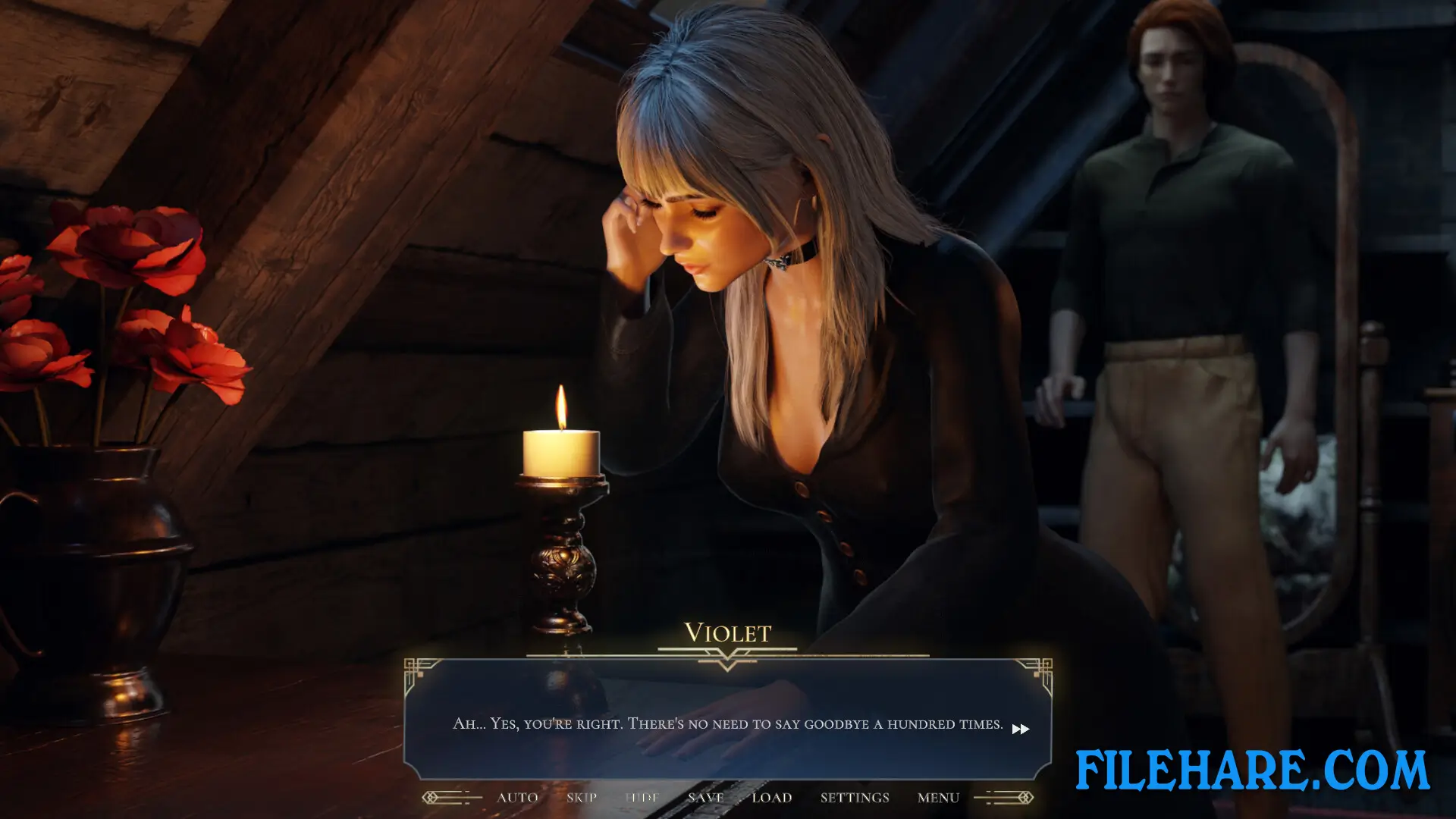1456x819 pixels.
Task: Hide the interface with HIDE
Action: (641, 798)
